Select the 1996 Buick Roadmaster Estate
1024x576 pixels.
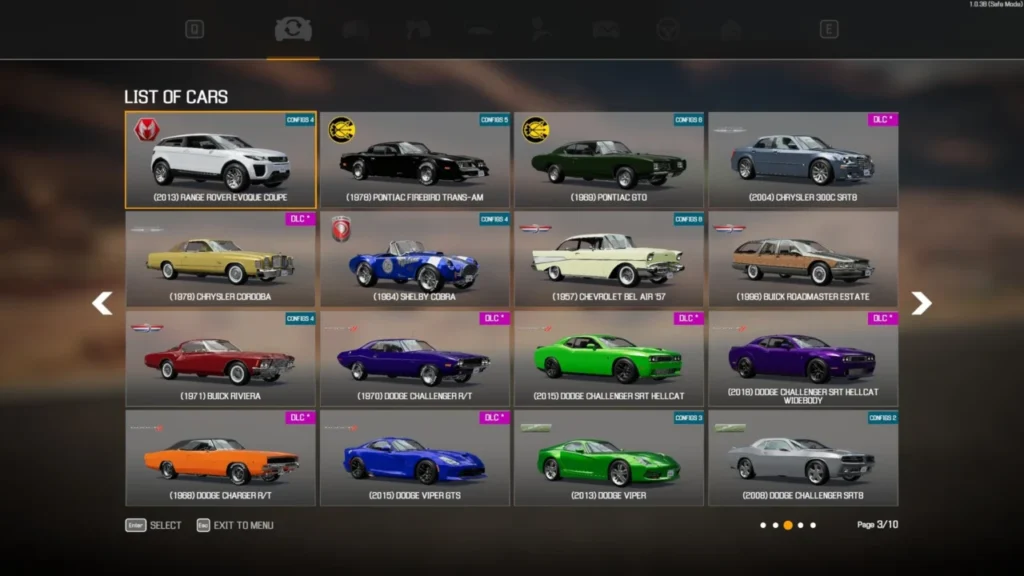click(803, 259)
